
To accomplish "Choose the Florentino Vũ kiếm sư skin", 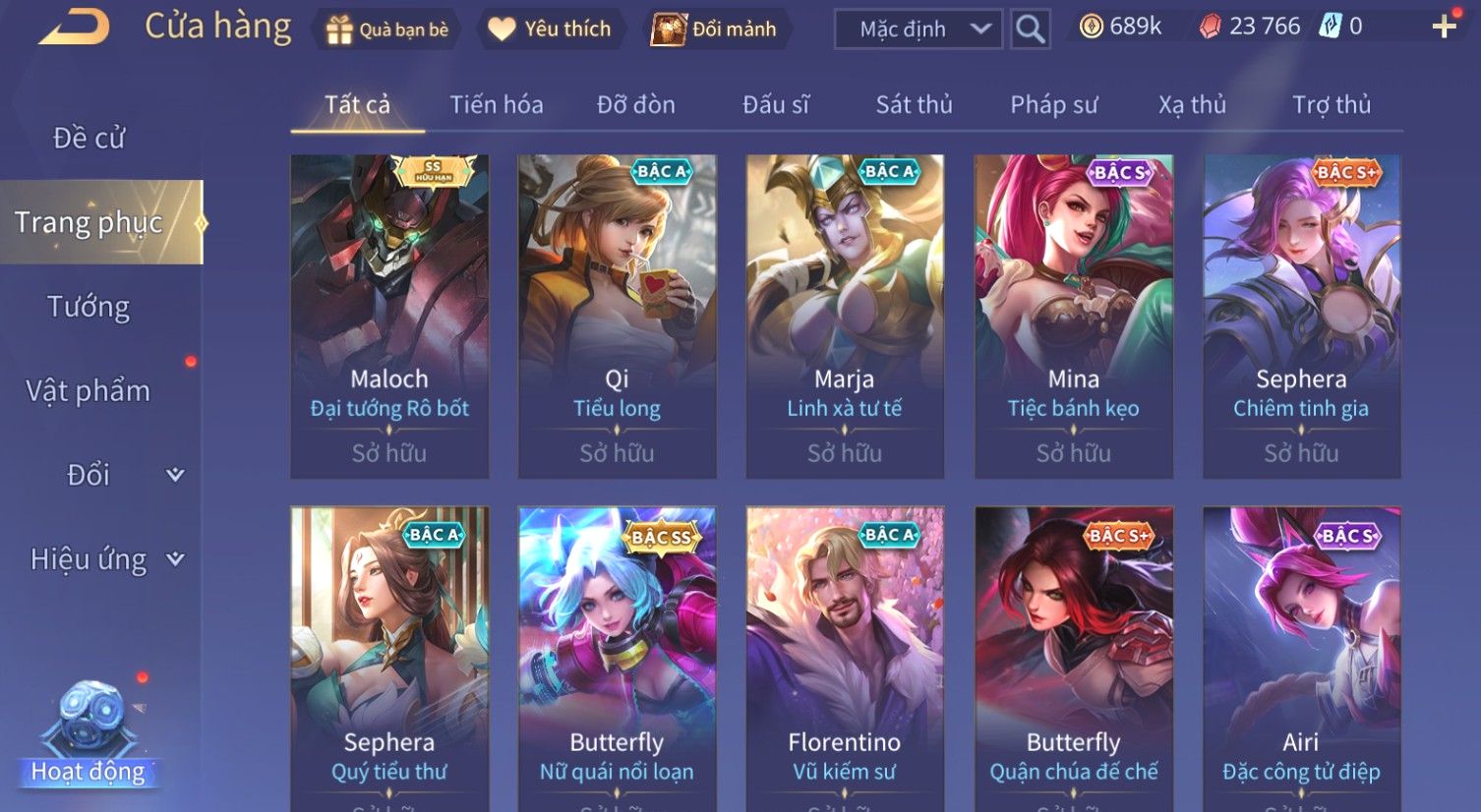I will [x=845, y=659].
